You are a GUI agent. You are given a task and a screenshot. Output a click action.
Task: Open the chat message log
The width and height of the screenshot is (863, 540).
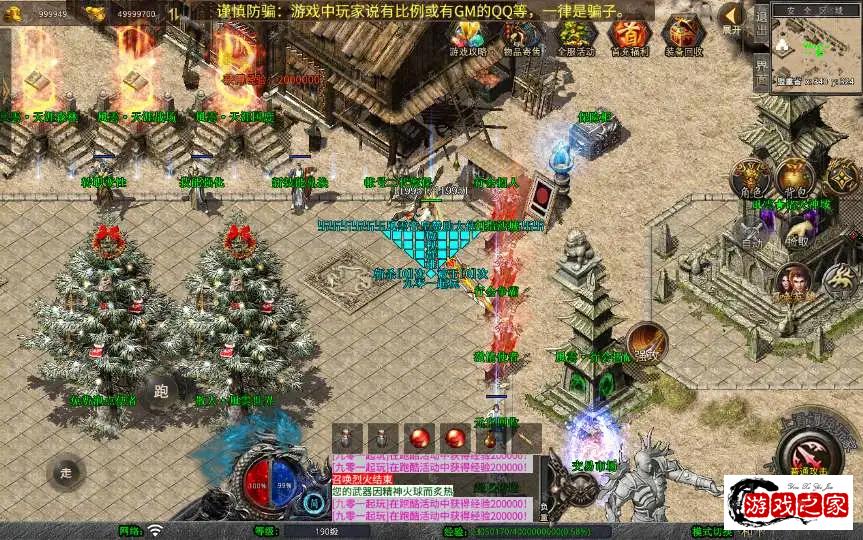(x=430, y=485)
